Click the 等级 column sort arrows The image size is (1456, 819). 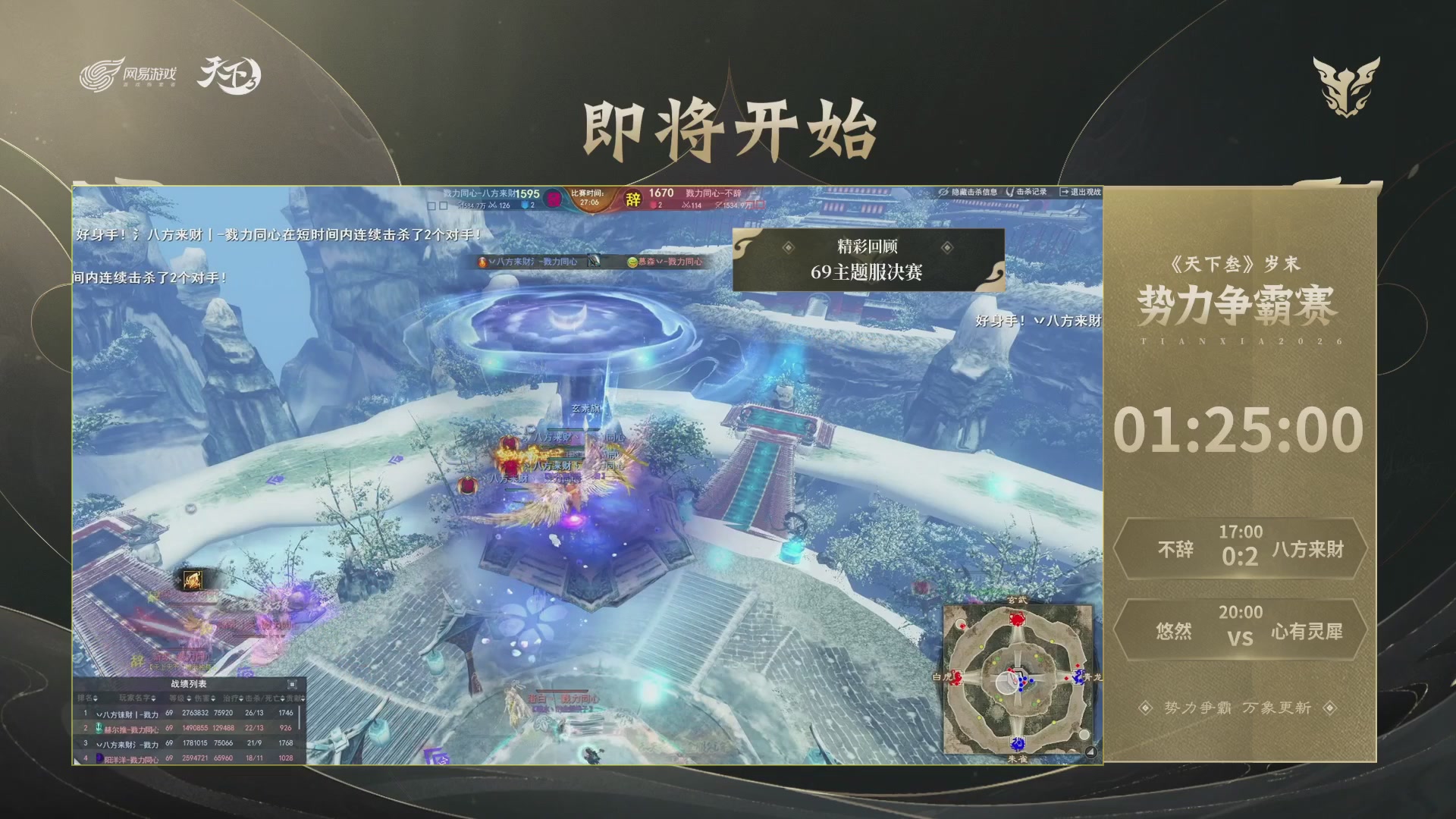[188, 698]
